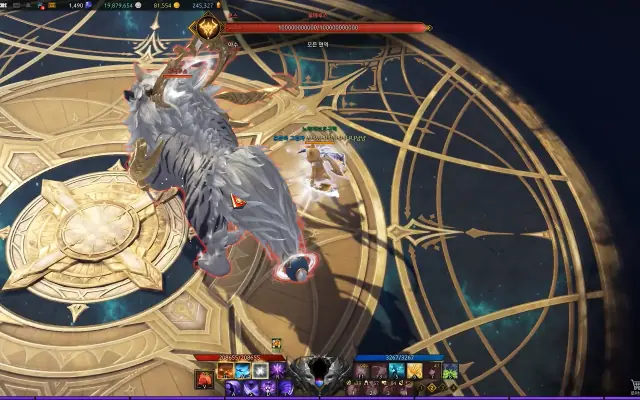Activate the blue lightning skill icon
This screenshot has width=640, height=400.
point(243,370)
